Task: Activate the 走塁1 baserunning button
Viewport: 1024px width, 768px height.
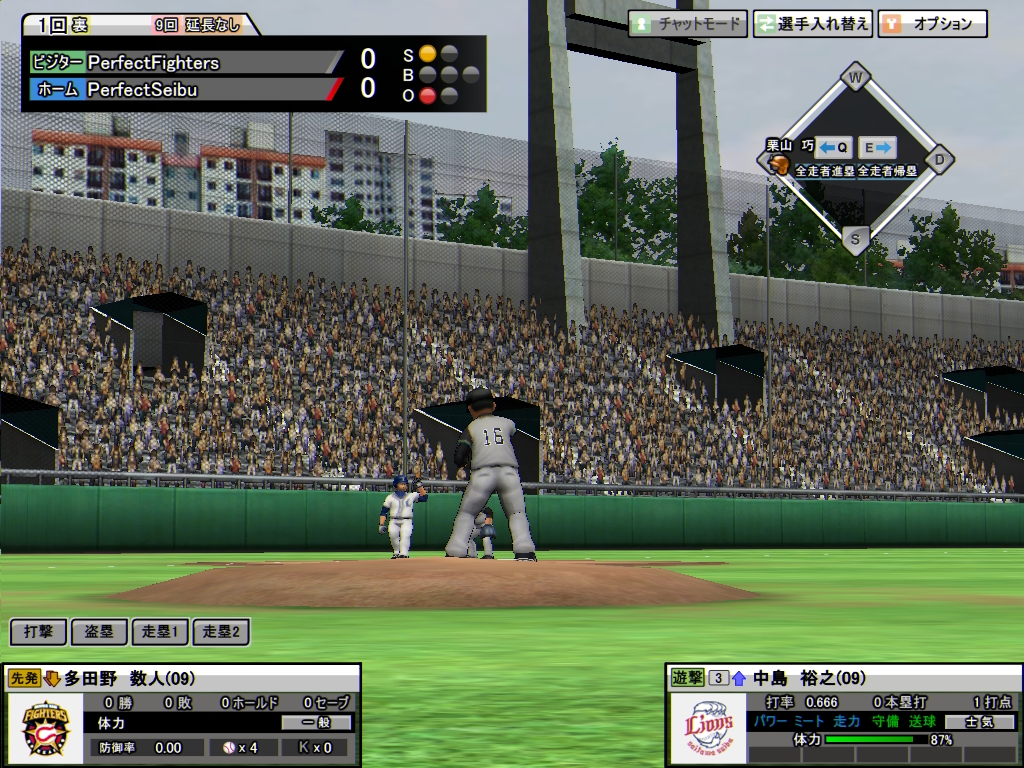Action: coord(160,631)
